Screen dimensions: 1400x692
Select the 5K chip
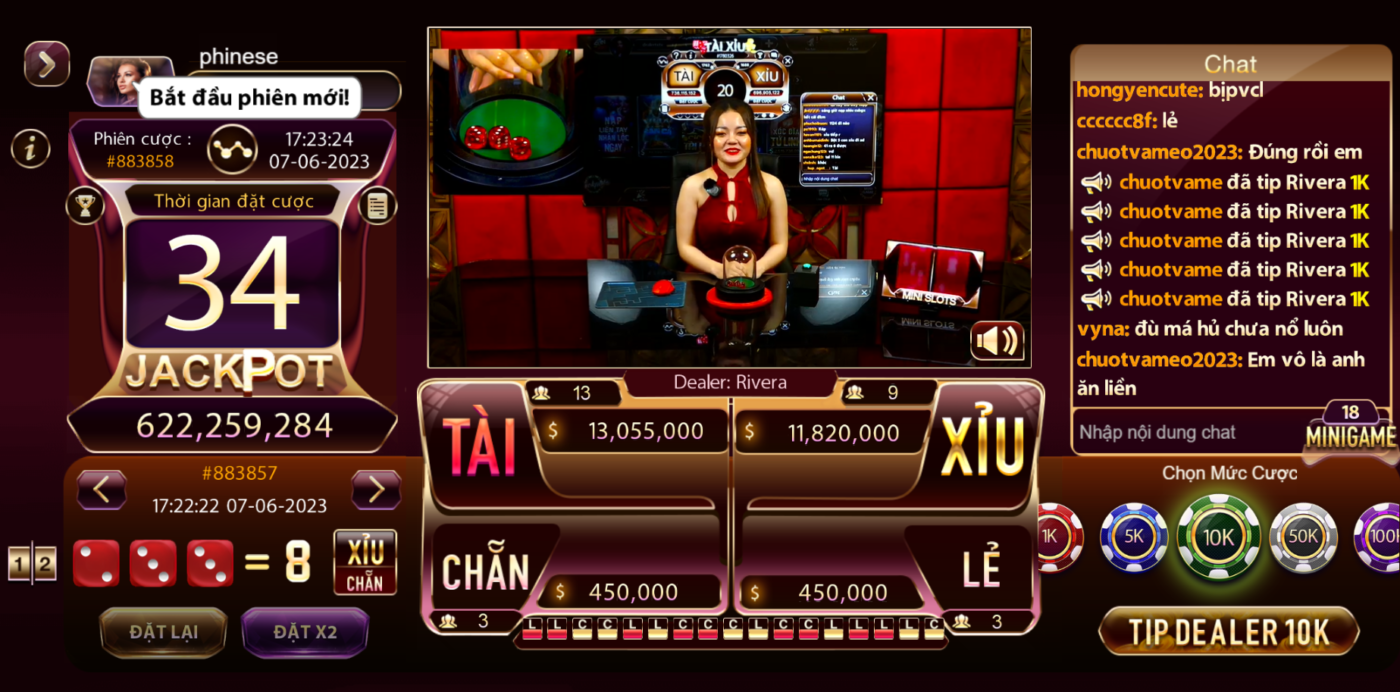1134,537
